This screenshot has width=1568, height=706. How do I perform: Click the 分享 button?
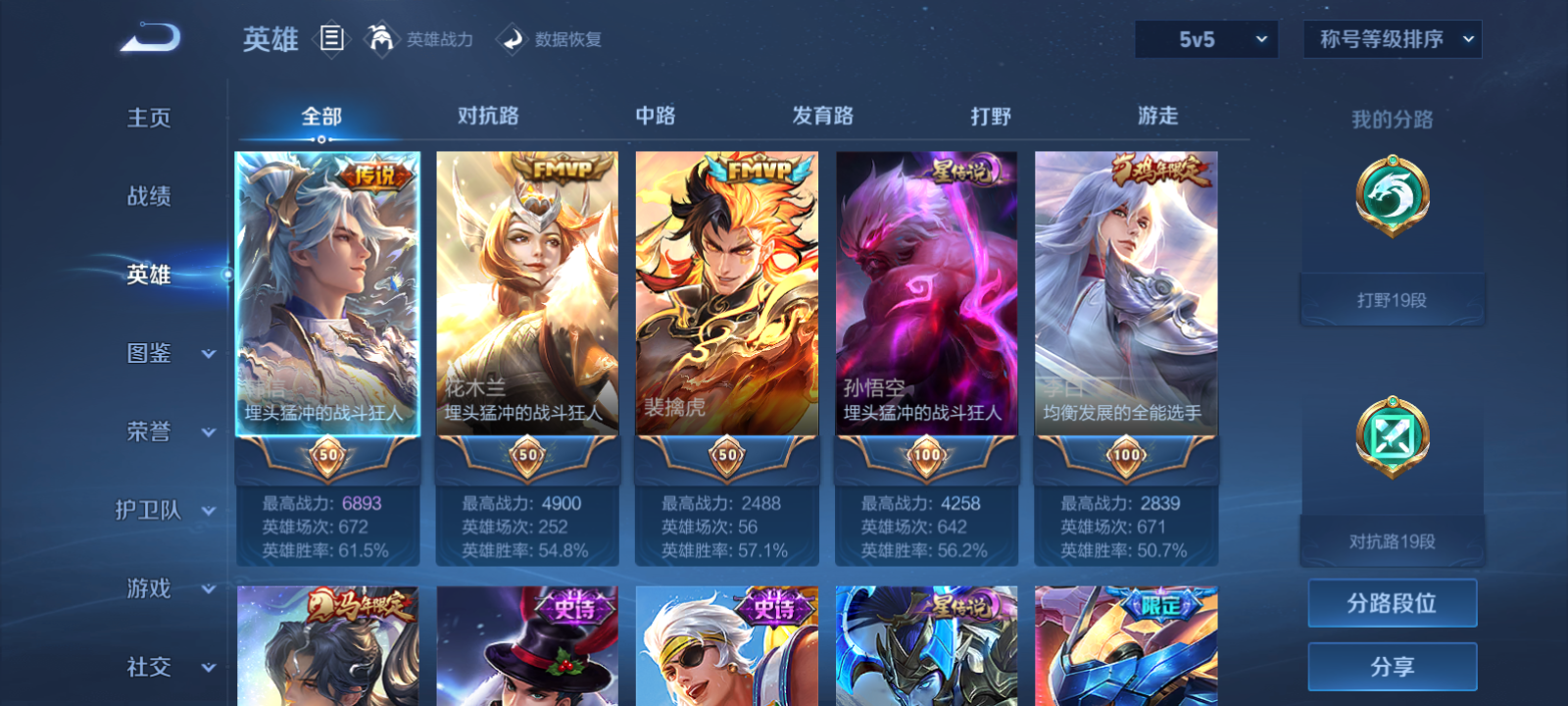1392,665
